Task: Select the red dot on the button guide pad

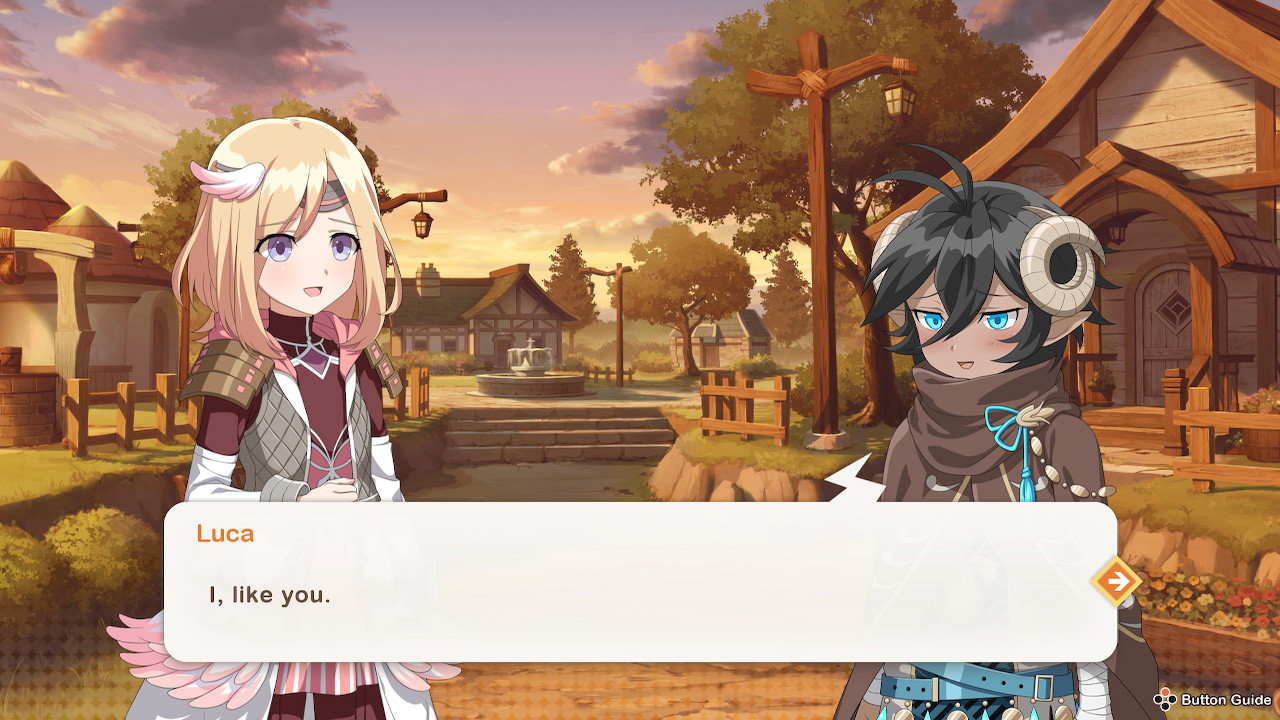Action: tap(1165, 691)
